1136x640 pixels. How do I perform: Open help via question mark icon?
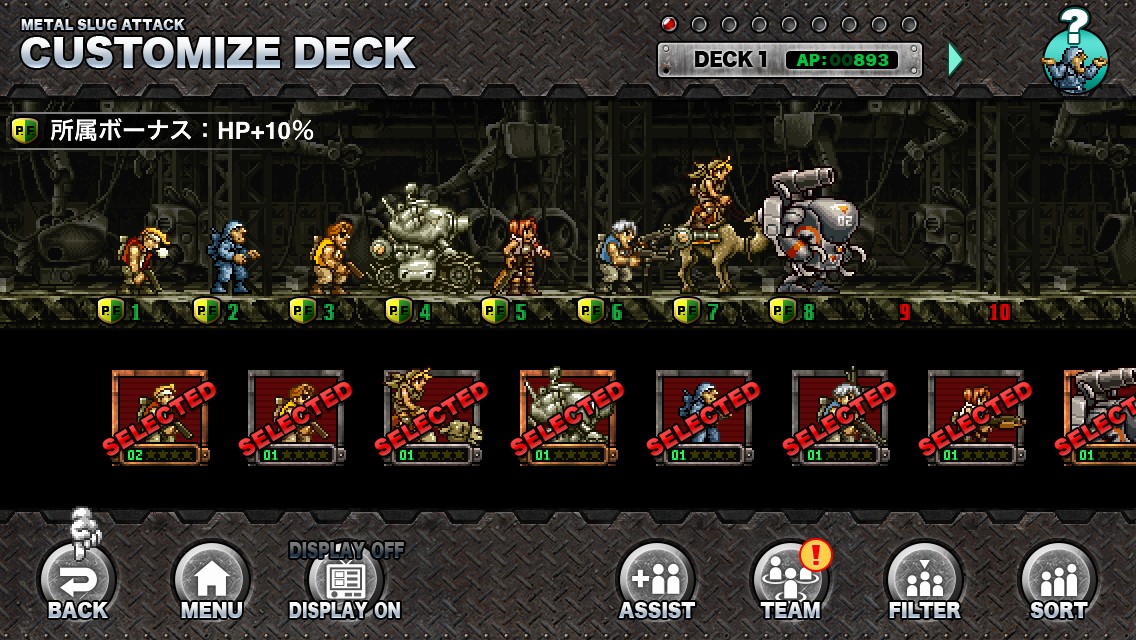1076,52
